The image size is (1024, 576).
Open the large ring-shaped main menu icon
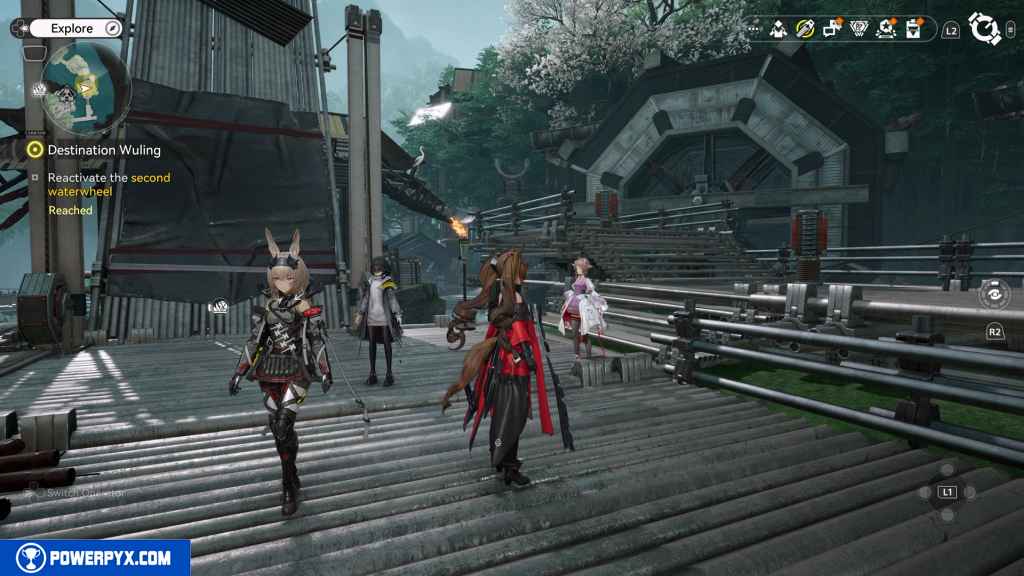pyautogui.click(x=985, y=29)
